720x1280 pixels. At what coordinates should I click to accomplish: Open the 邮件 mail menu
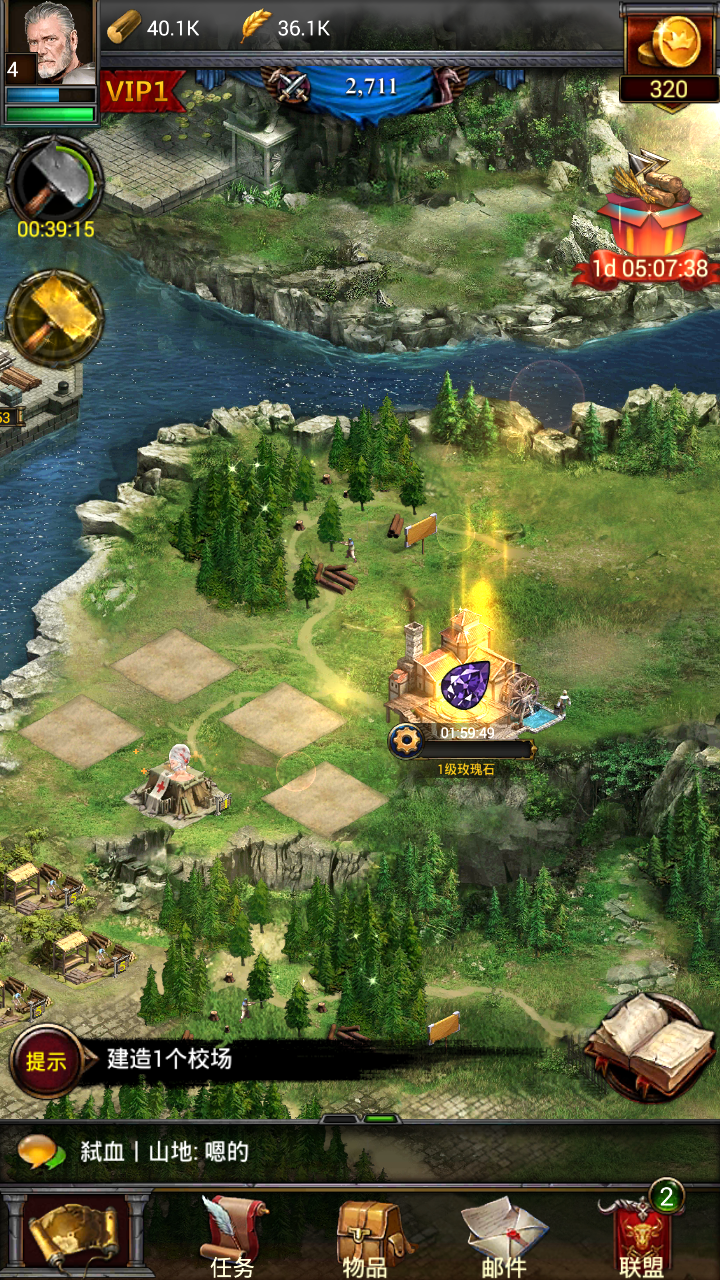click(503, 1238)
